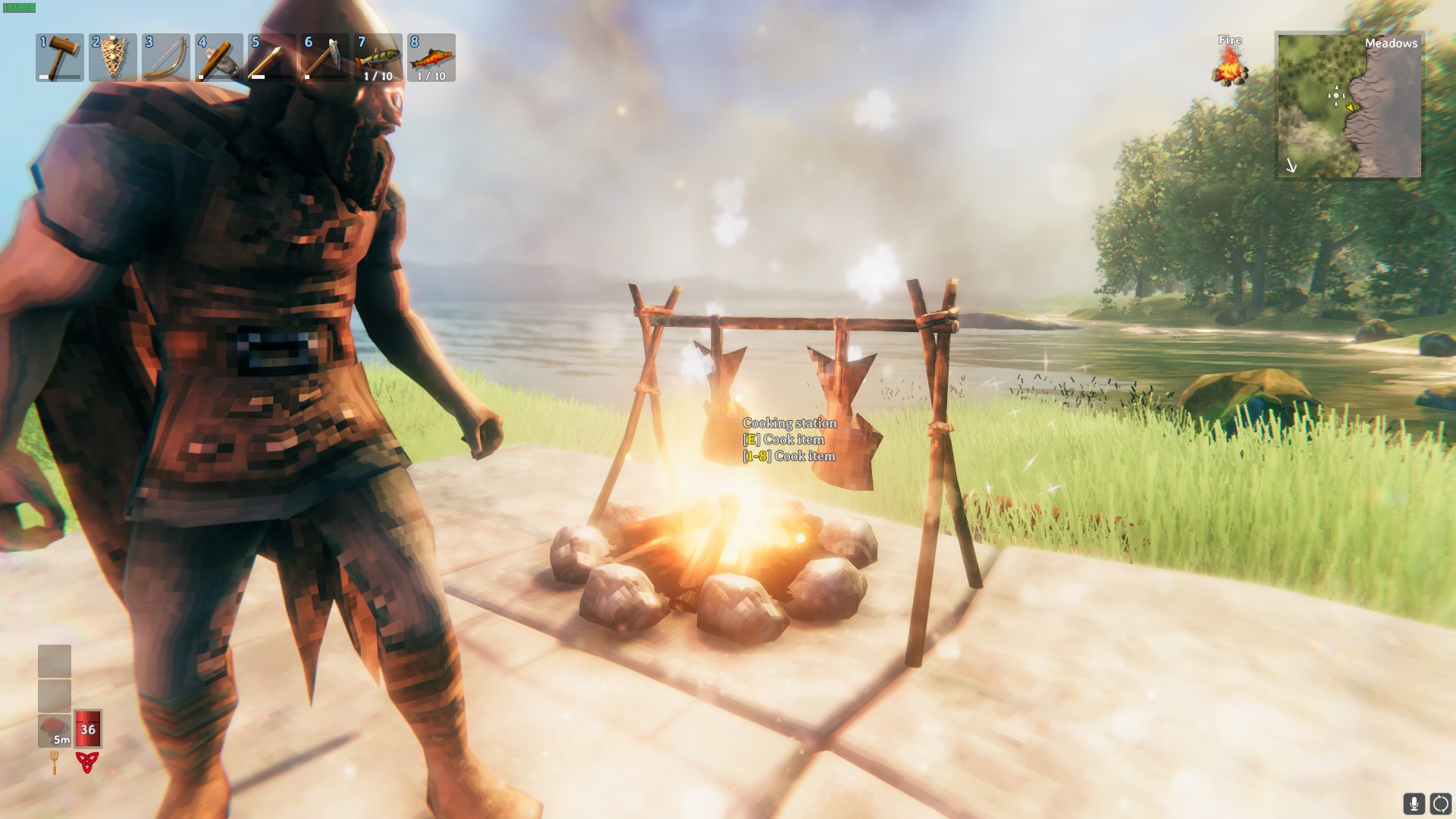
Task: Pick the green perch fish in slot 7
Action: (x=378, y=58)
